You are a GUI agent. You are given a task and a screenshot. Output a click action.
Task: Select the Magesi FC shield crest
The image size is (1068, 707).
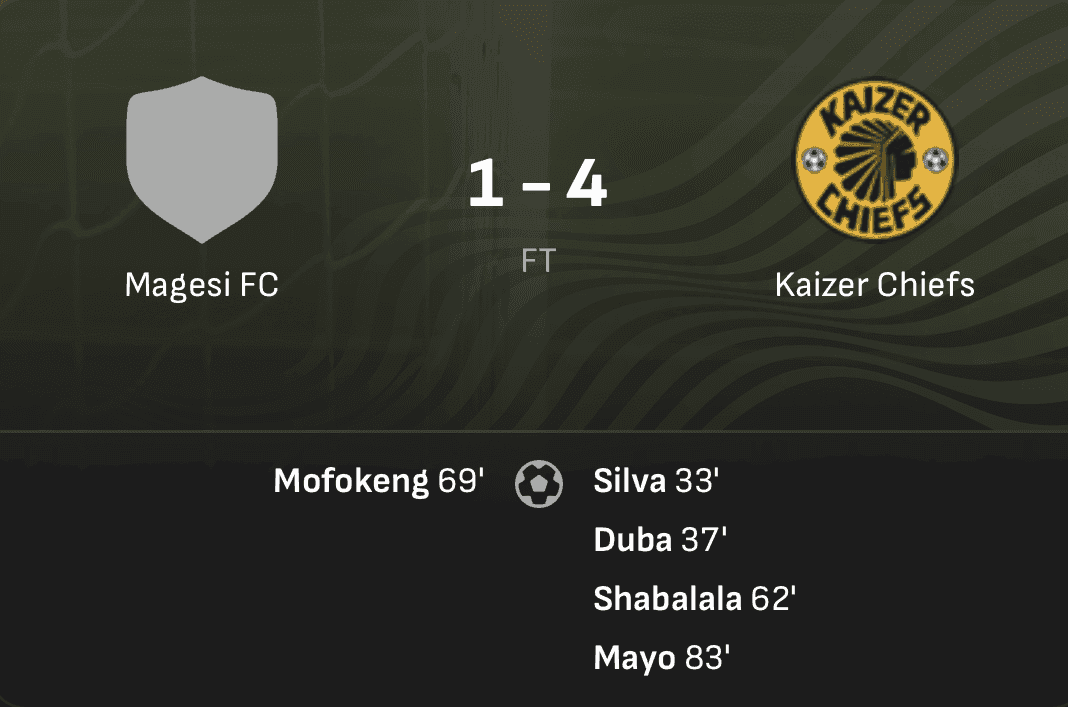tap(201, 159)
